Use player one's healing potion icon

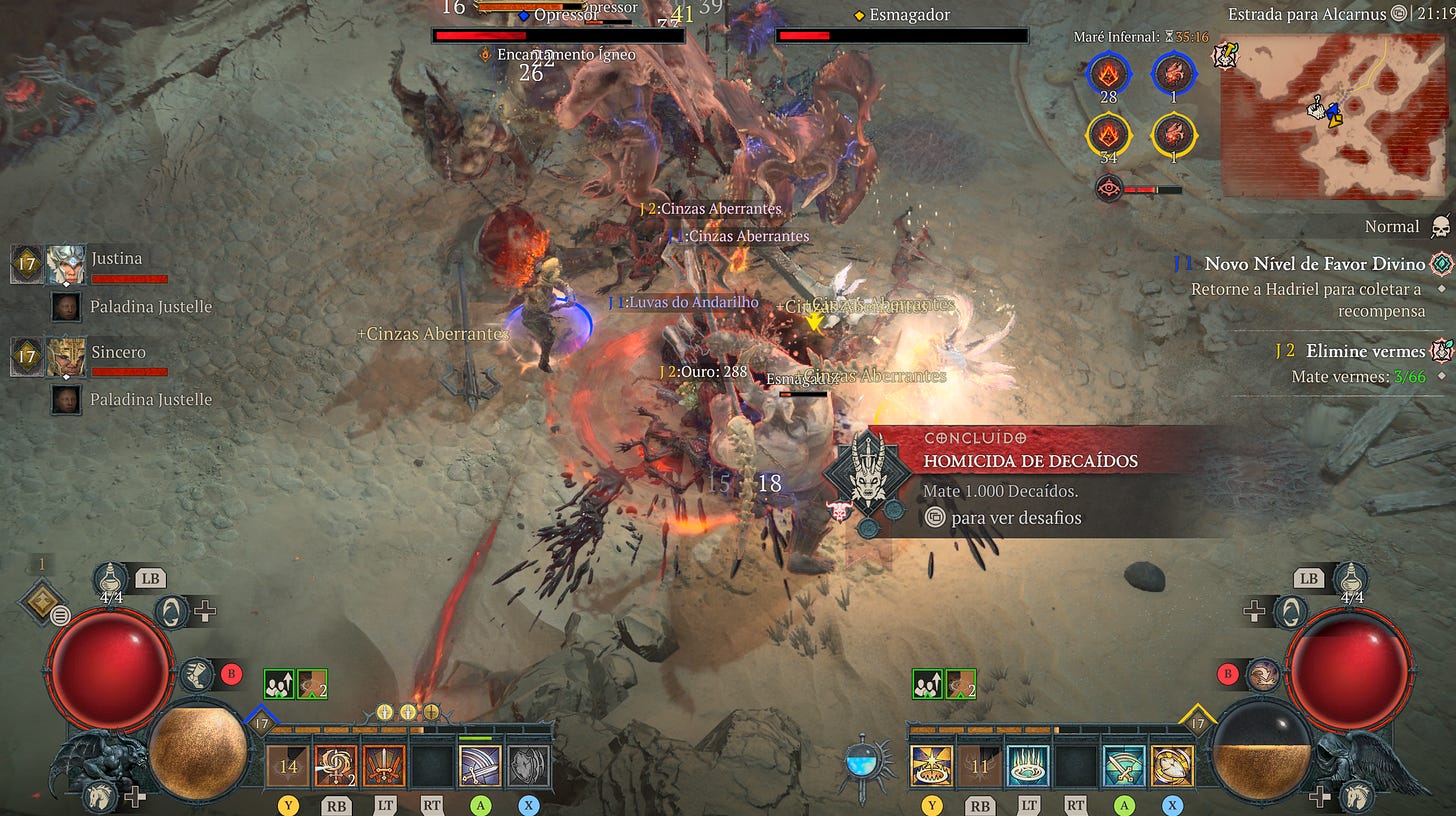(110, 579)
